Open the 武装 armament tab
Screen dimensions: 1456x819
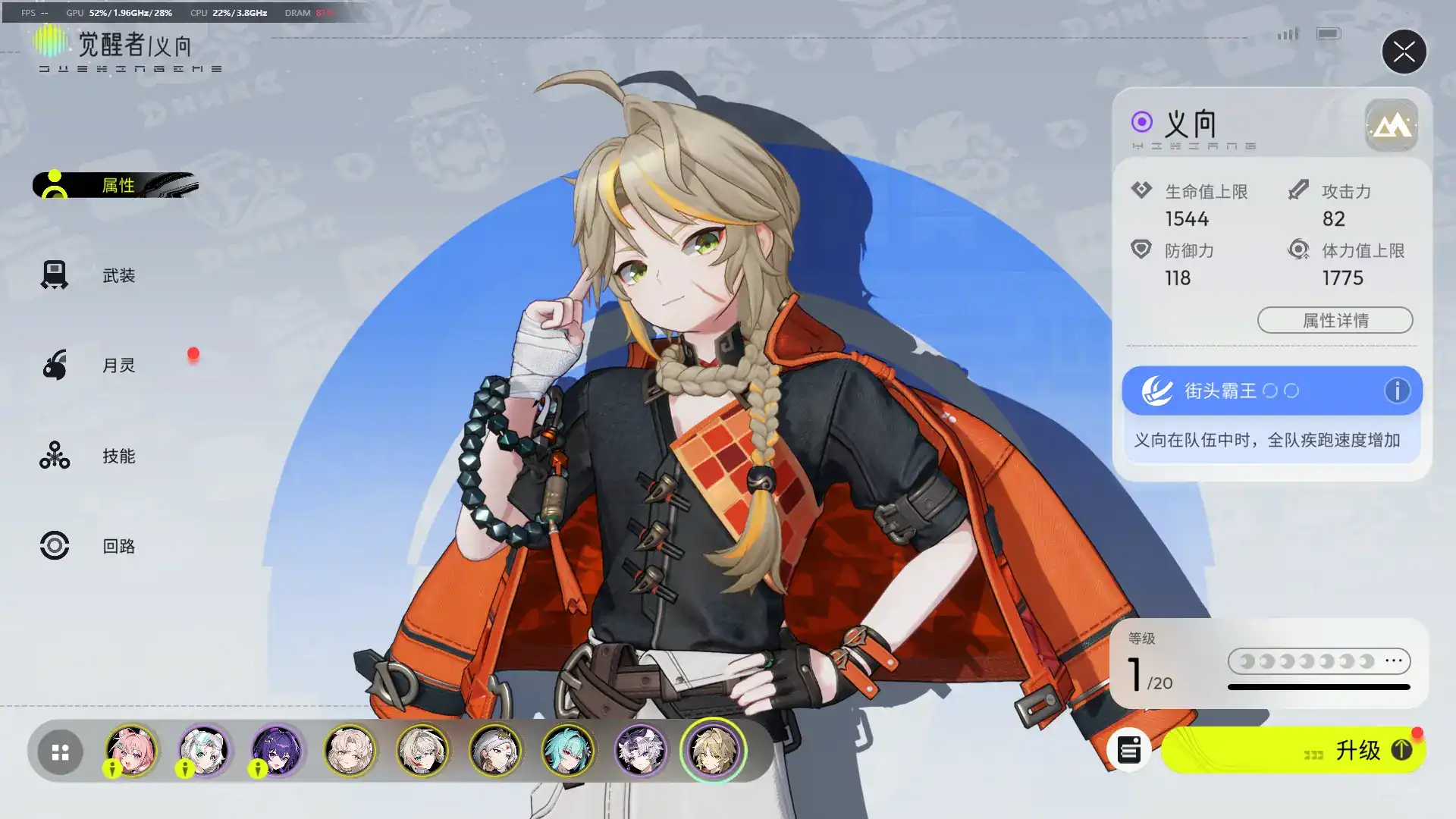click(118, 275)
